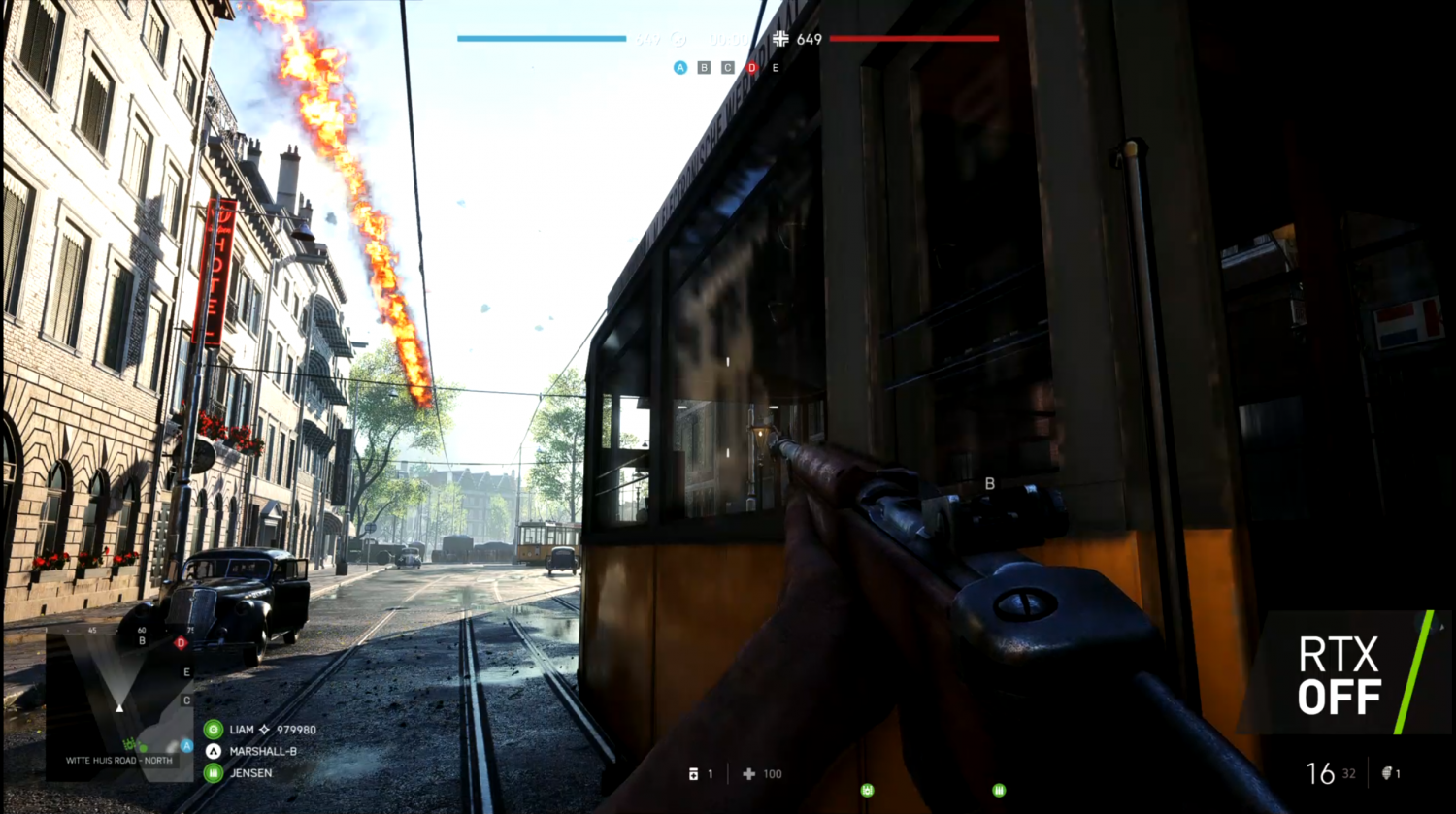Select red objective D in the top flag bar
Viewport: 1456px width, 814px height.
(751, 68)
